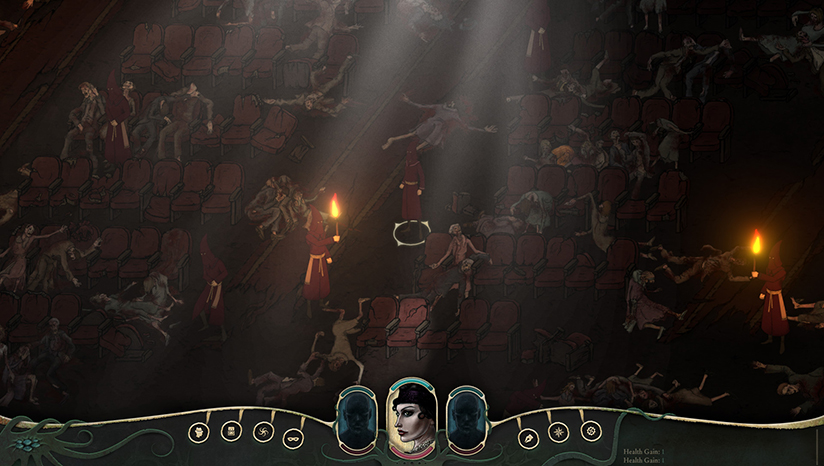Click the compass star icon
The image size is (824, 466).
point(559,432)
